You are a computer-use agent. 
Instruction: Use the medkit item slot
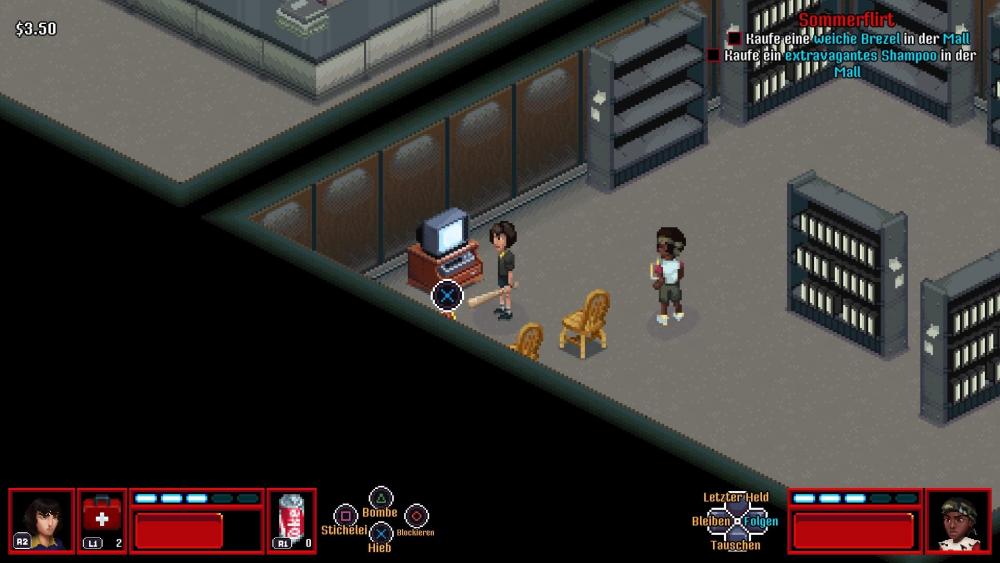(102, 520)
